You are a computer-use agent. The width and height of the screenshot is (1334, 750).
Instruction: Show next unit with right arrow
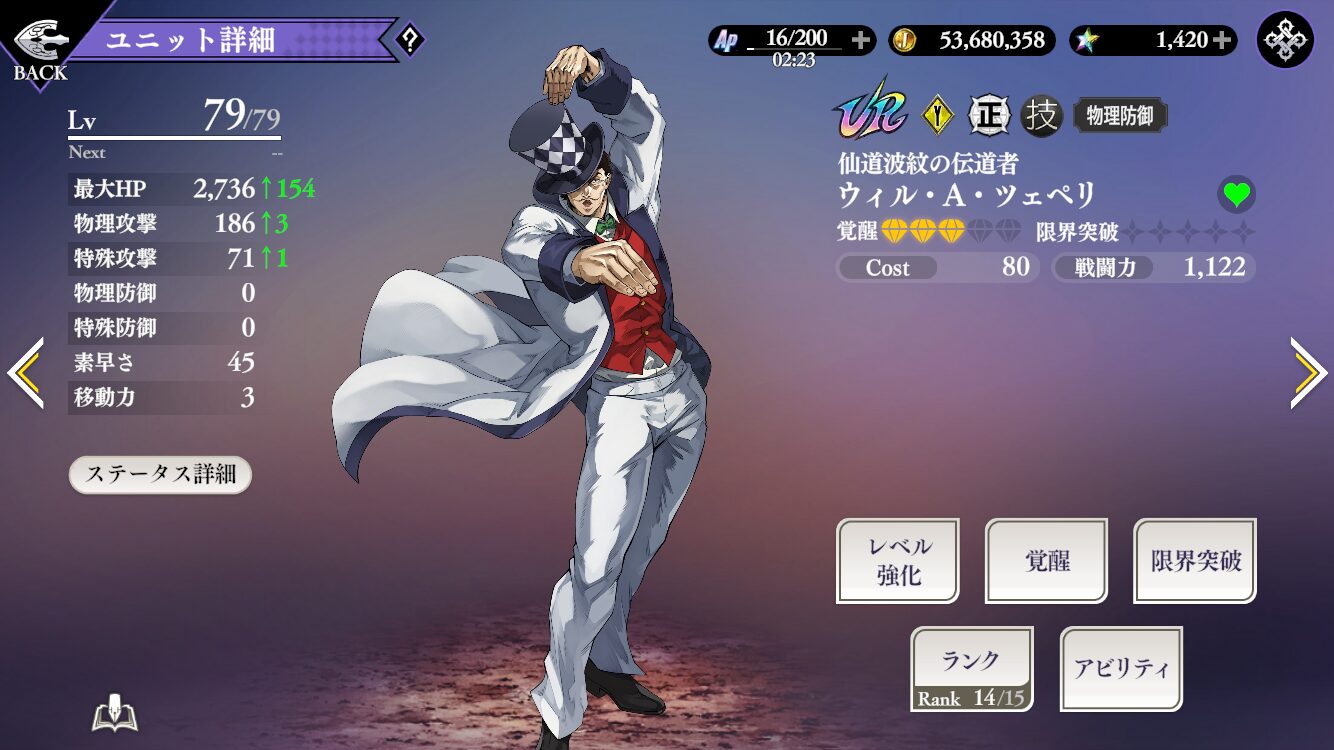[1309, 373]
